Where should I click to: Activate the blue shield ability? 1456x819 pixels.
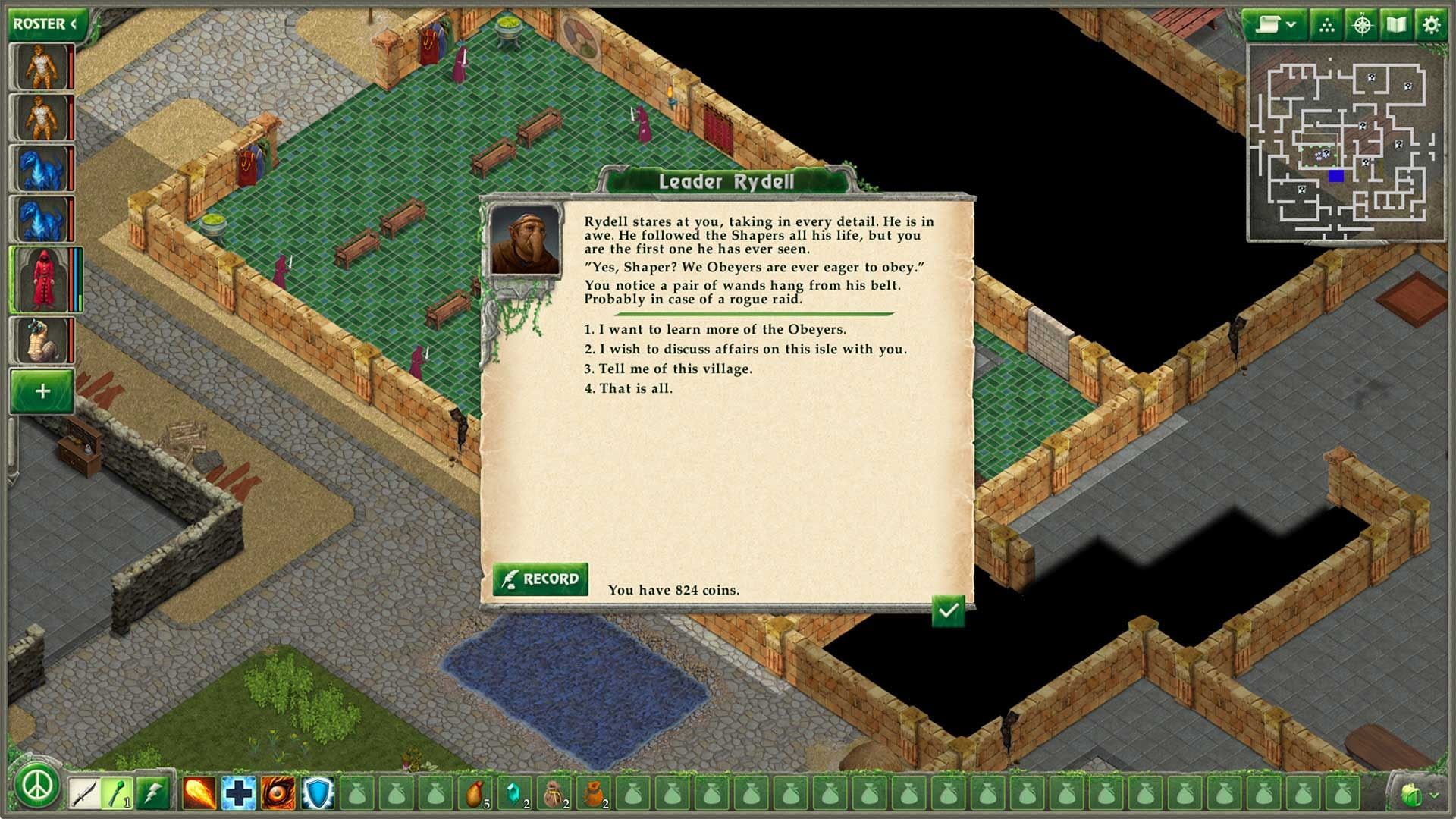click(x=317, y=793)
